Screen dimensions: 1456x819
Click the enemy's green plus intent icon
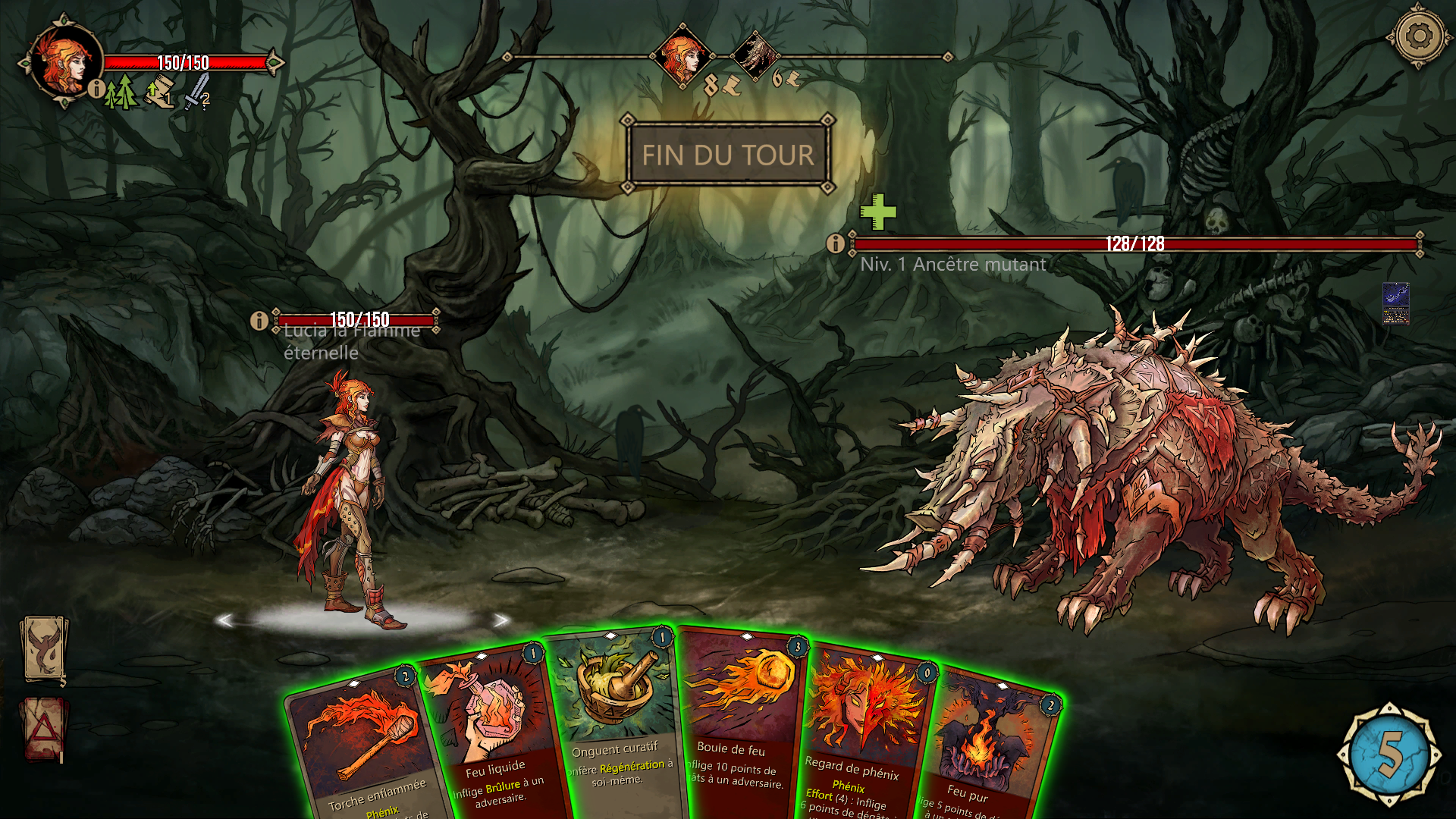click(x=878, y=212)
